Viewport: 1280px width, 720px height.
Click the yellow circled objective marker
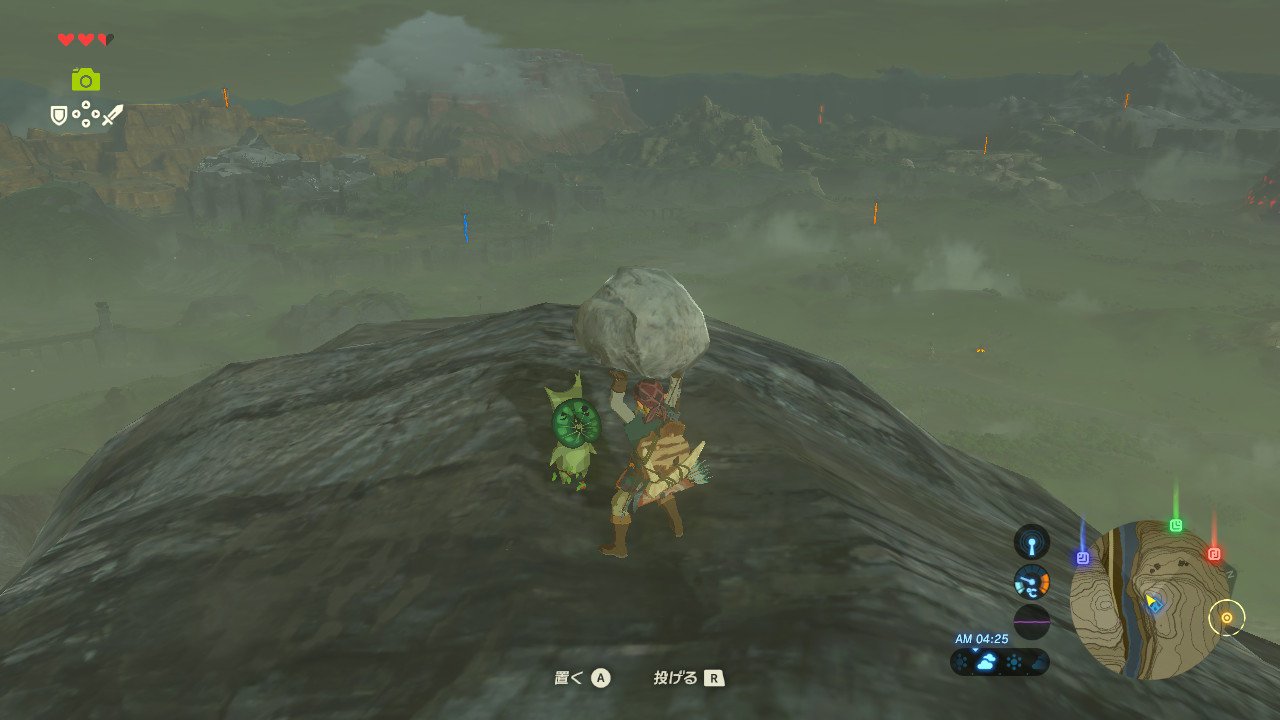1227,618
